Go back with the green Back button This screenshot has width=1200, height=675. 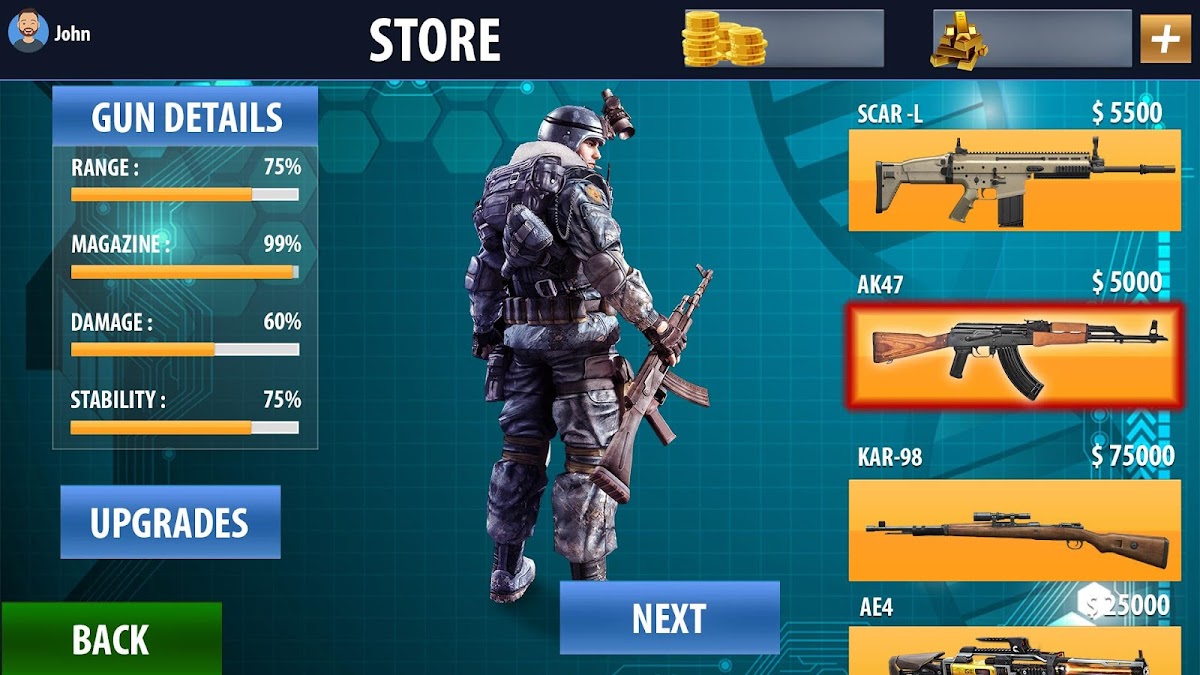point(111,639)
